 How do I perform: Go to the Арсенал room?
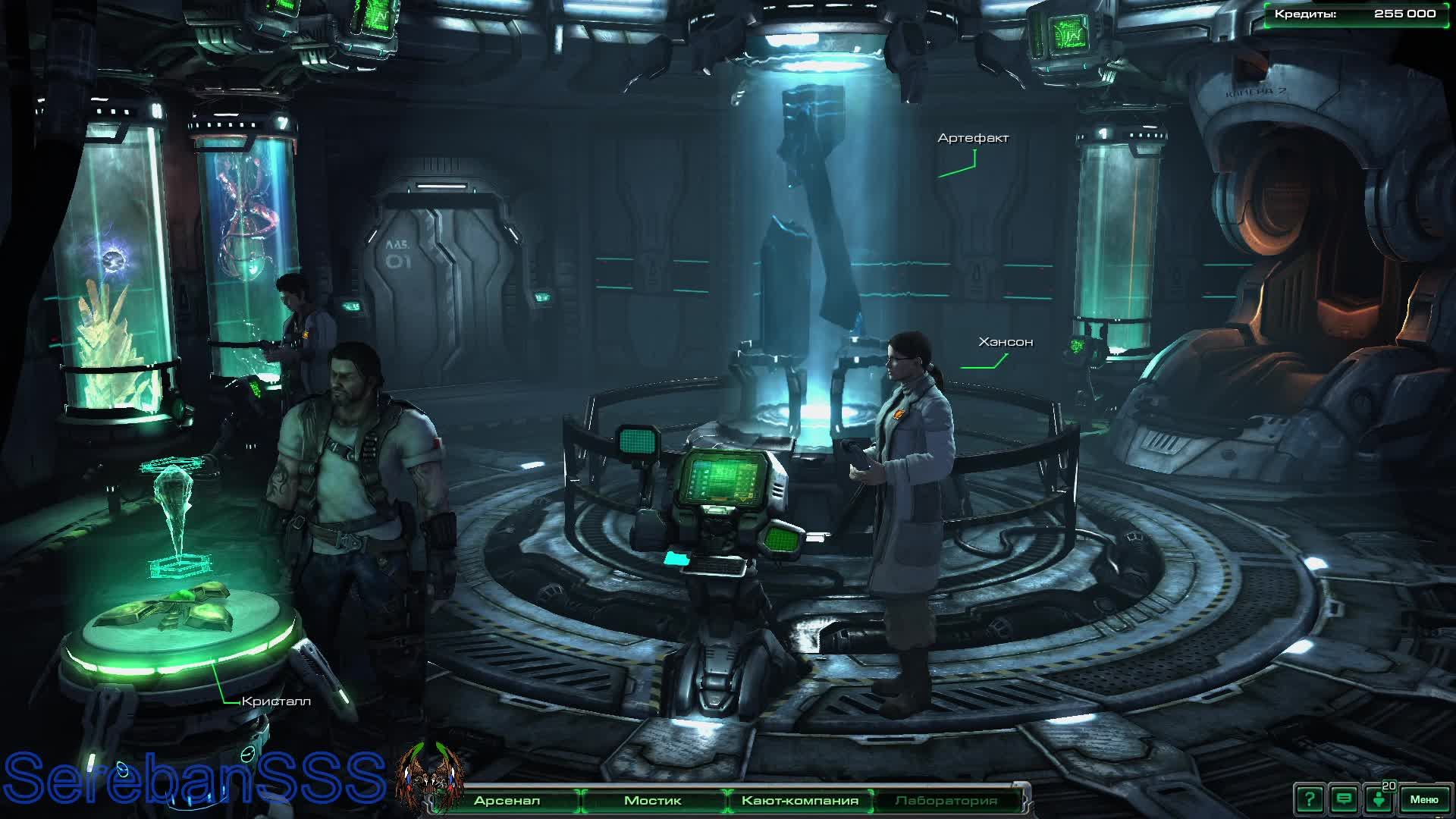point(507,801)
